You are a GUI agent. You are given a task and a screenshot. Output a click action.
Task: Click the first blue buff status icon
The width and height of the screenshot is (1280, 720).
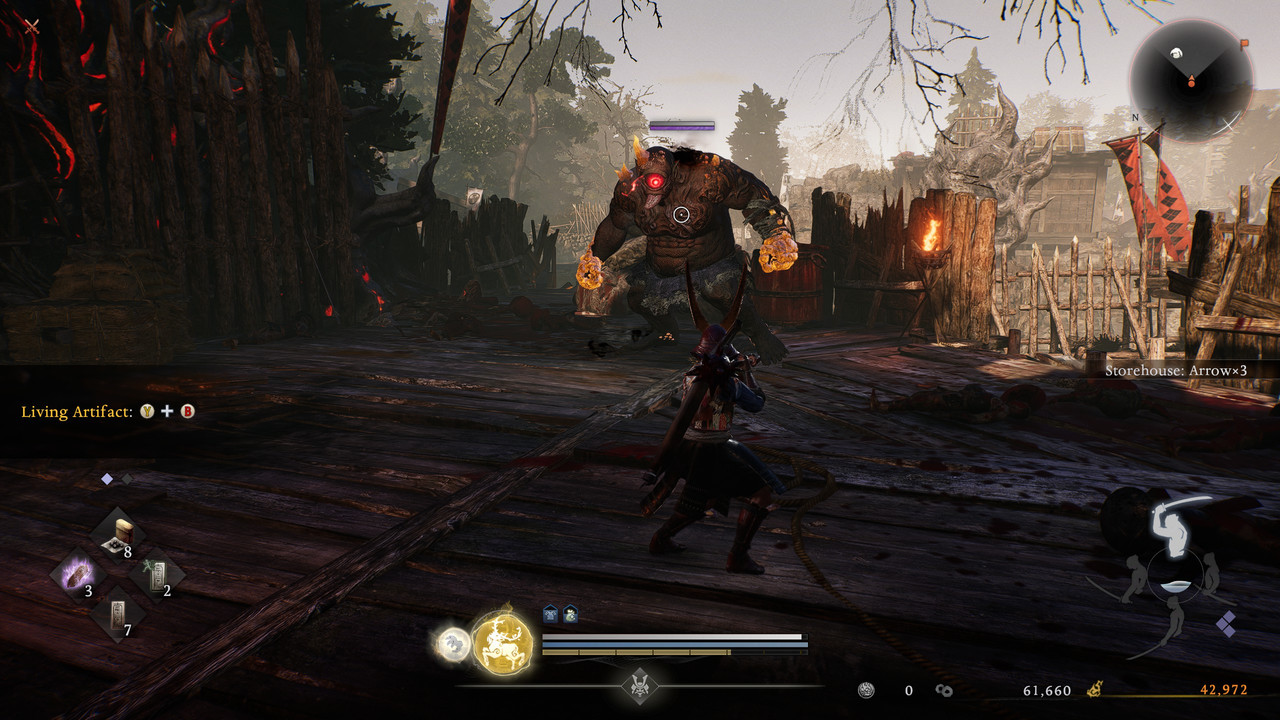point(550,615)
